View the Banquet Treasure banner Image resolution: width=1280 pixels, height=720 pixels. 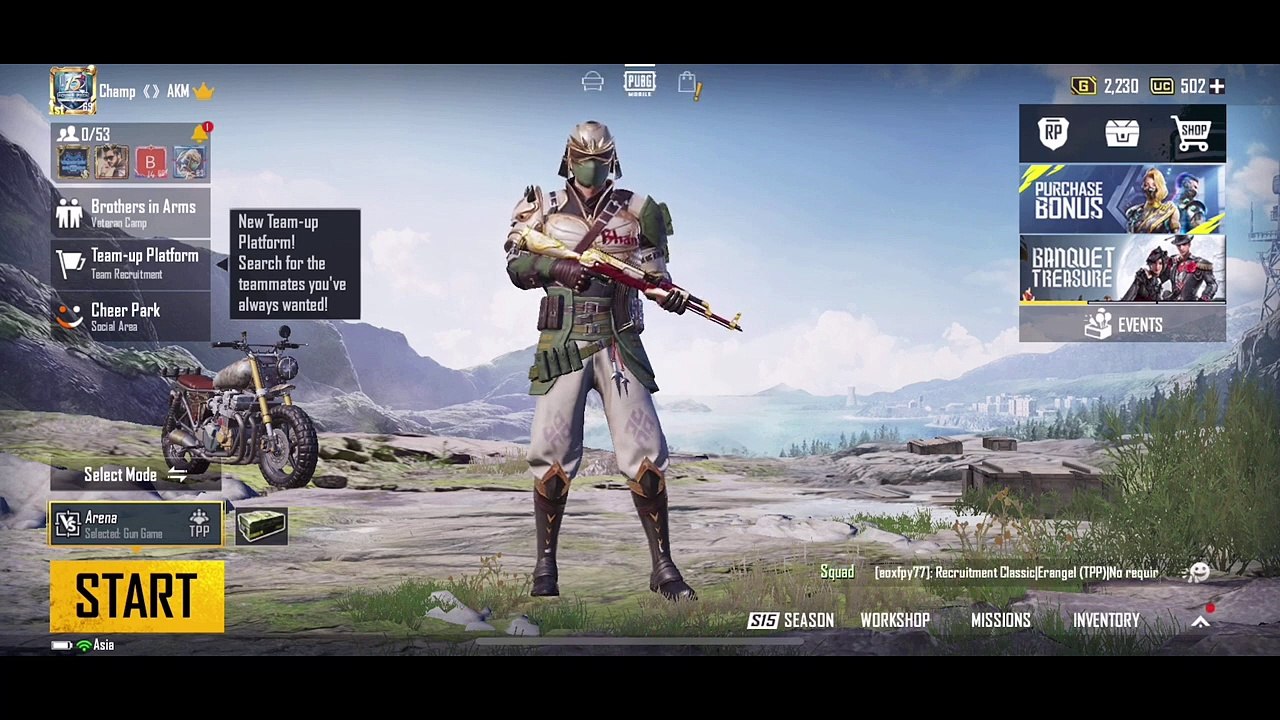click(x=1122, y=268)
